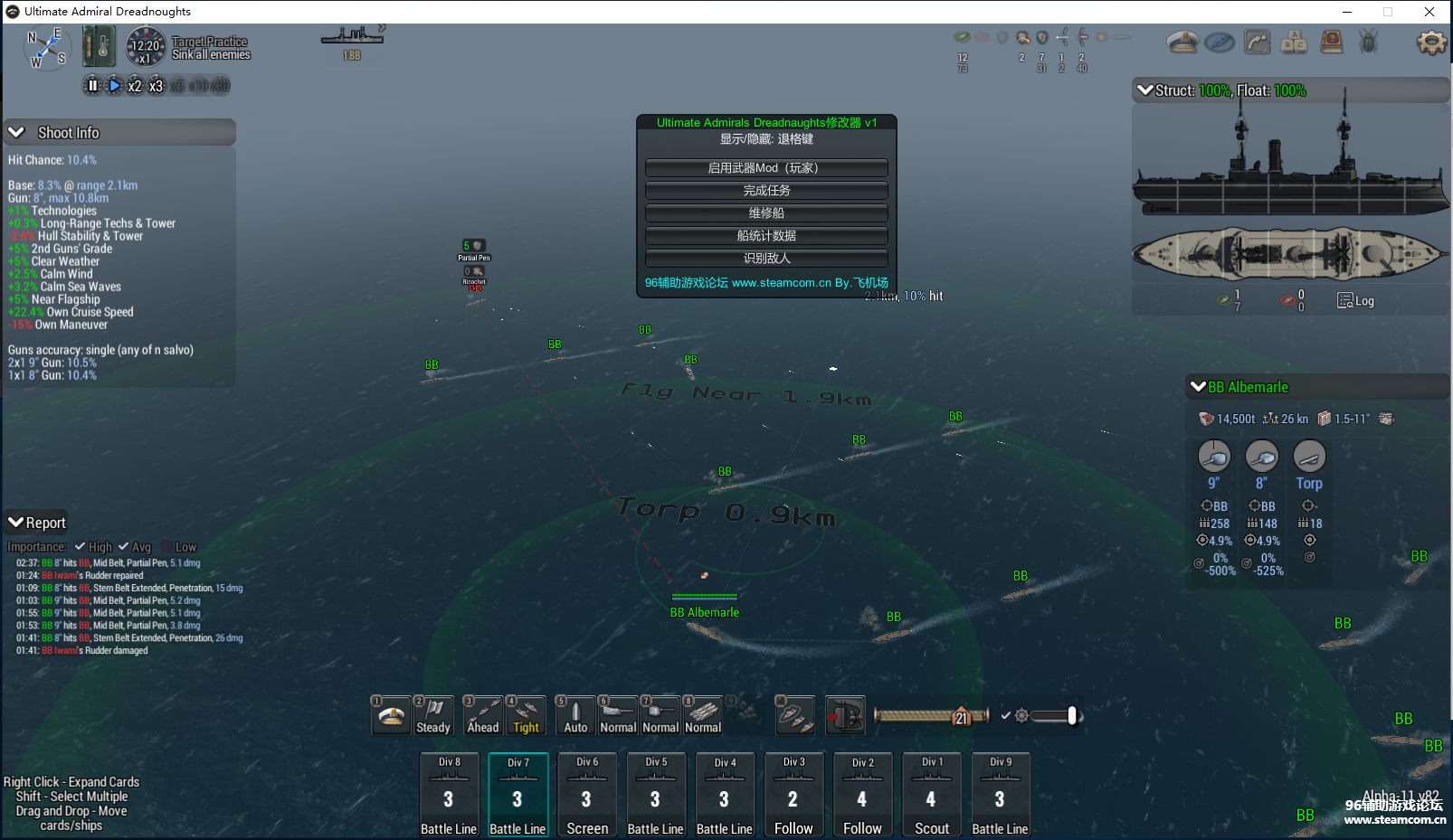The image size is (1453, 840).
Task: Toggle the Steady flag order
Action: (433, 715)
